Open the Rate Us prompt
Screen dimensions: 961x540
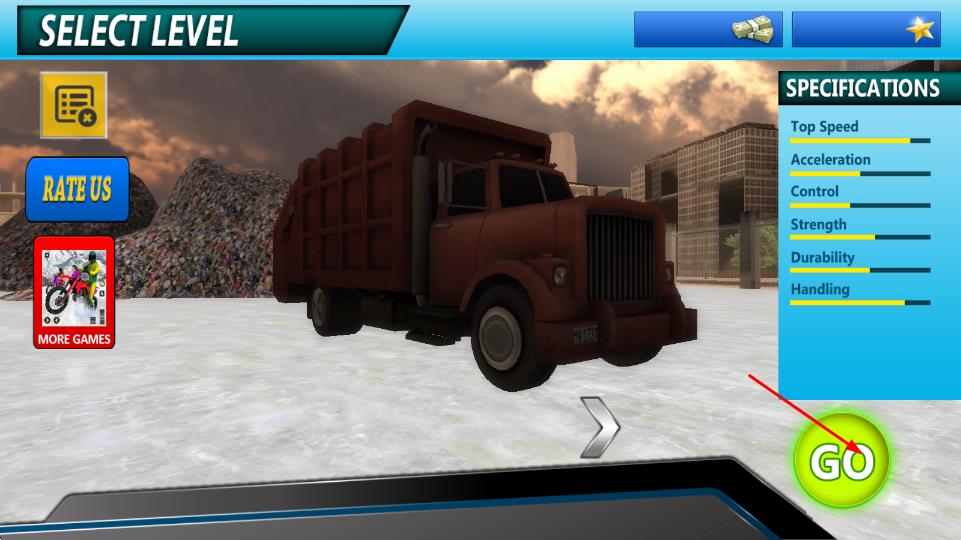pyautogui.click(x=77, y=189)
